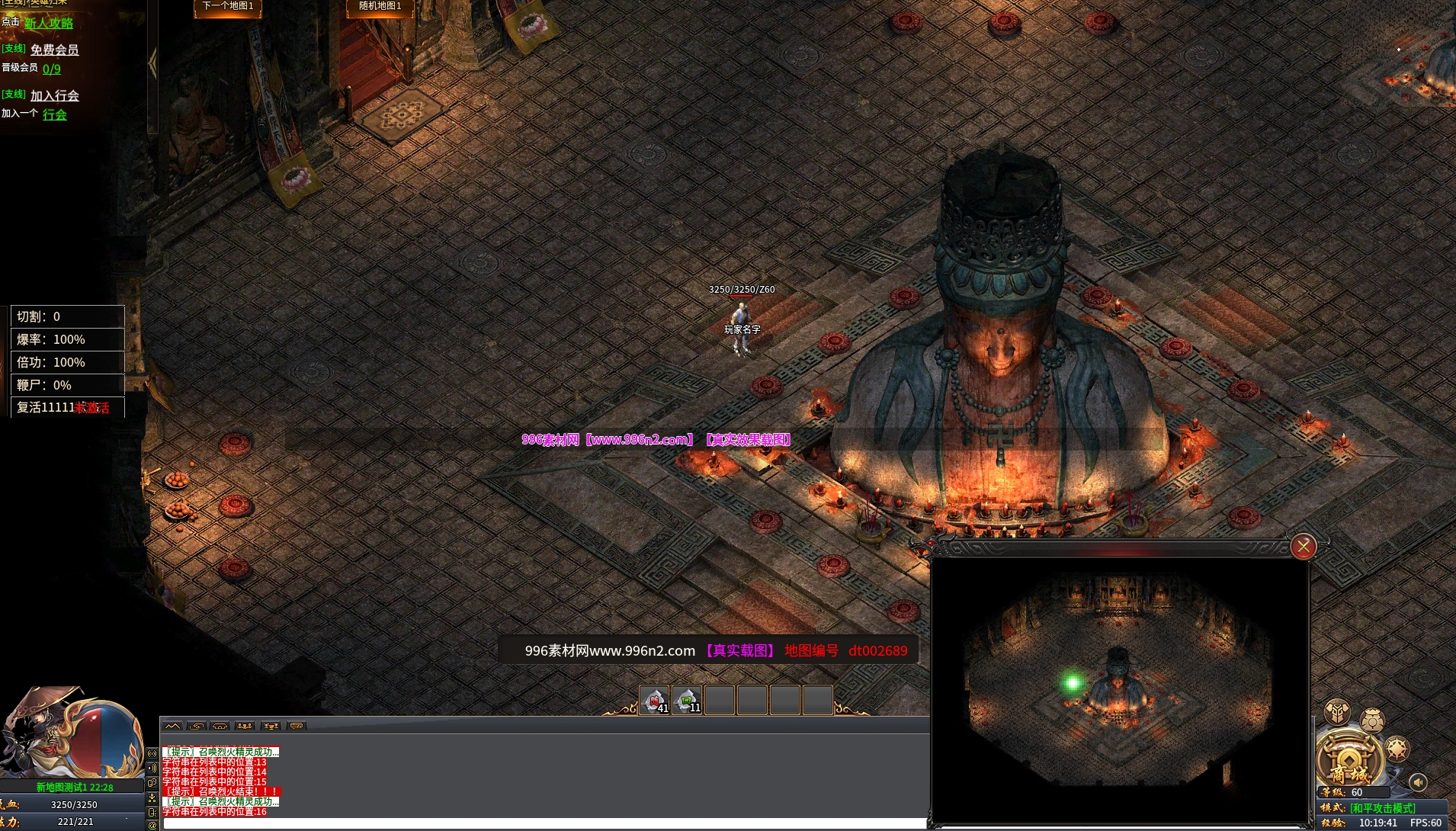
Task: Use the random teleport stone (随) slot
Action: [x=654, y=700]
